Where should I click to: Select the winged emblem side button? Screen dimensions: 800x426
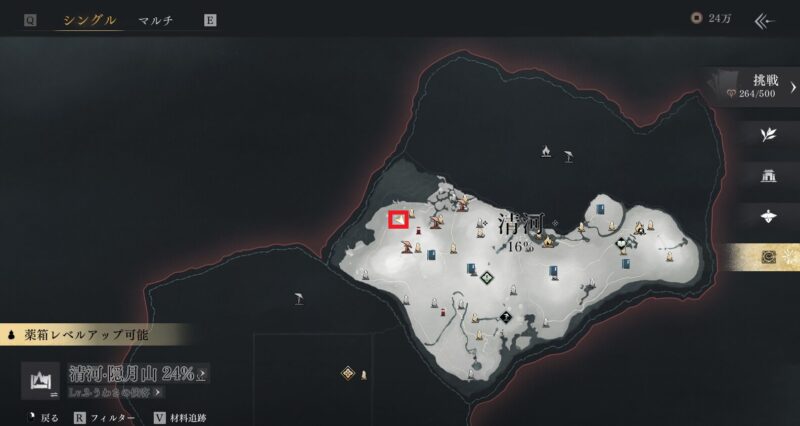click(x=768, y=216)
